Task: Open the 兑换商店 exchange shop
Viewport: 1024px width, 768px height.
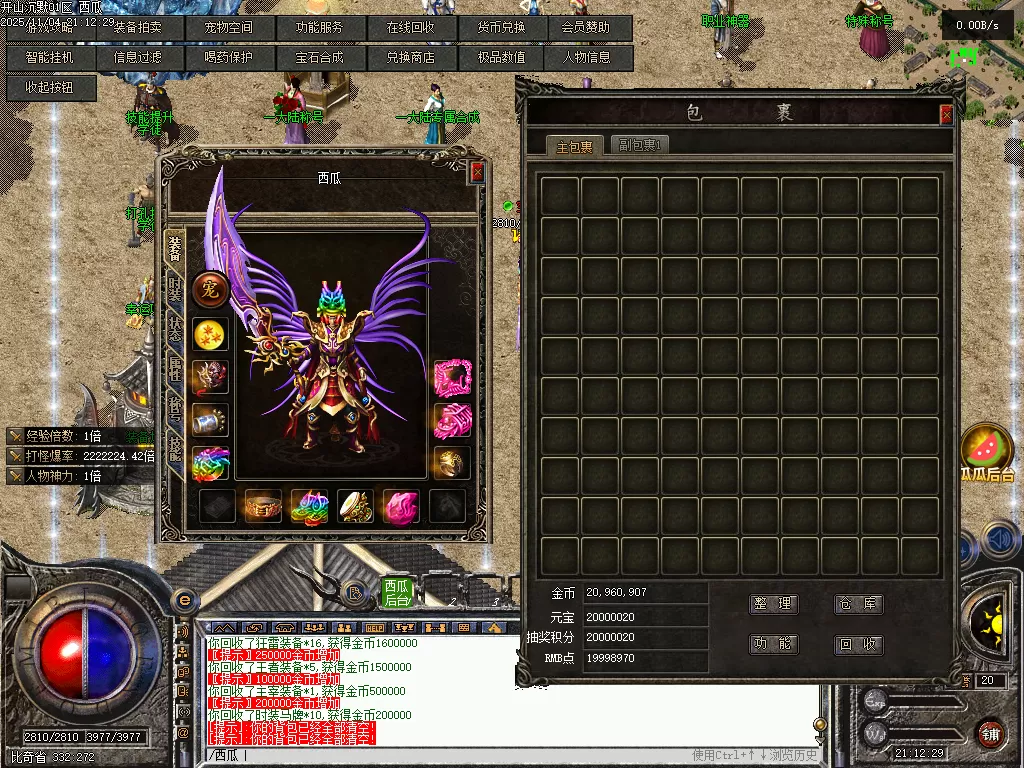Action: click(410, 58)
